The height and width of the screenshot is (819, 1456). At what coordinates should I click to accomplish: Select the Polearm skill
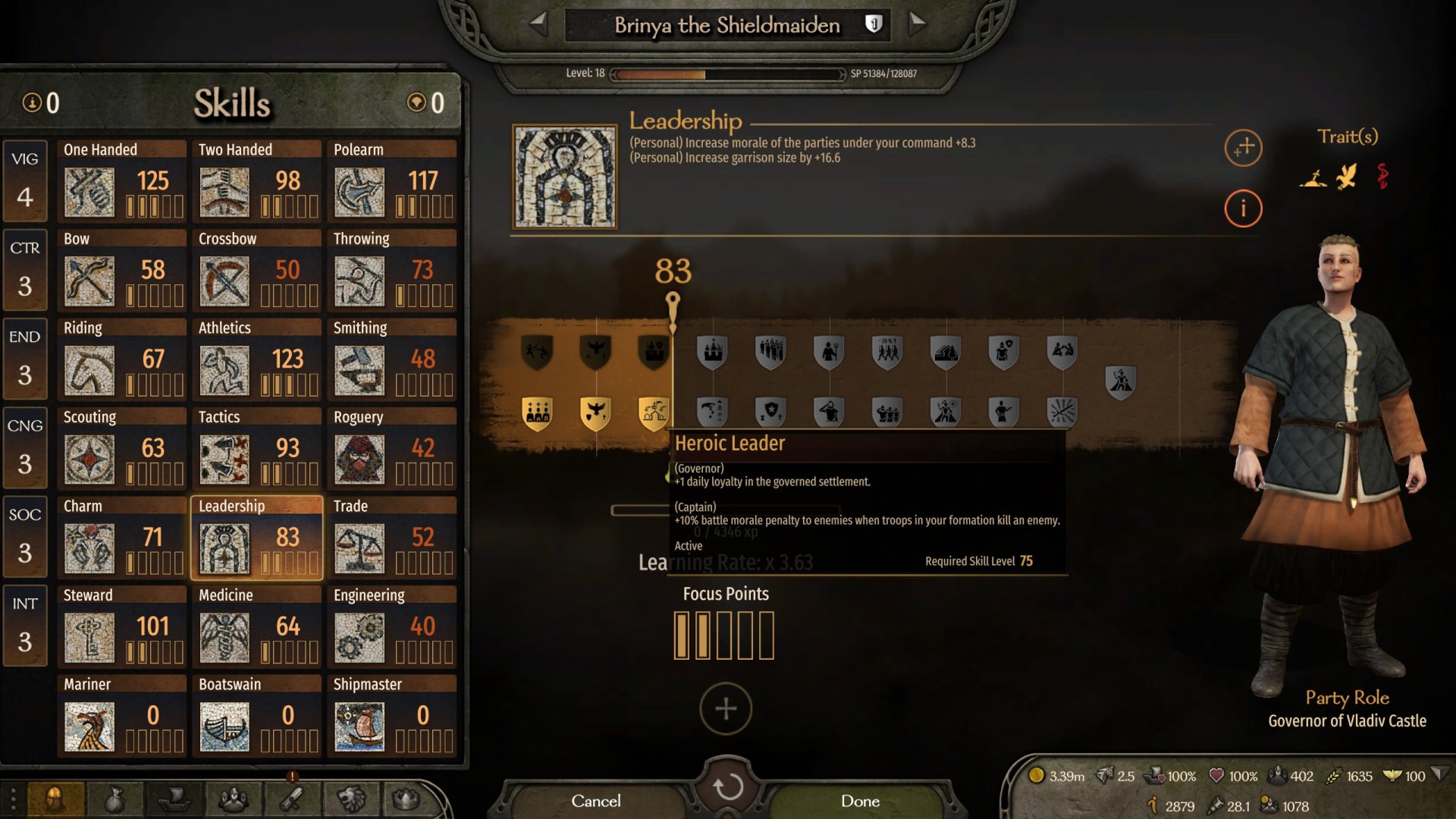pos(392,180)
